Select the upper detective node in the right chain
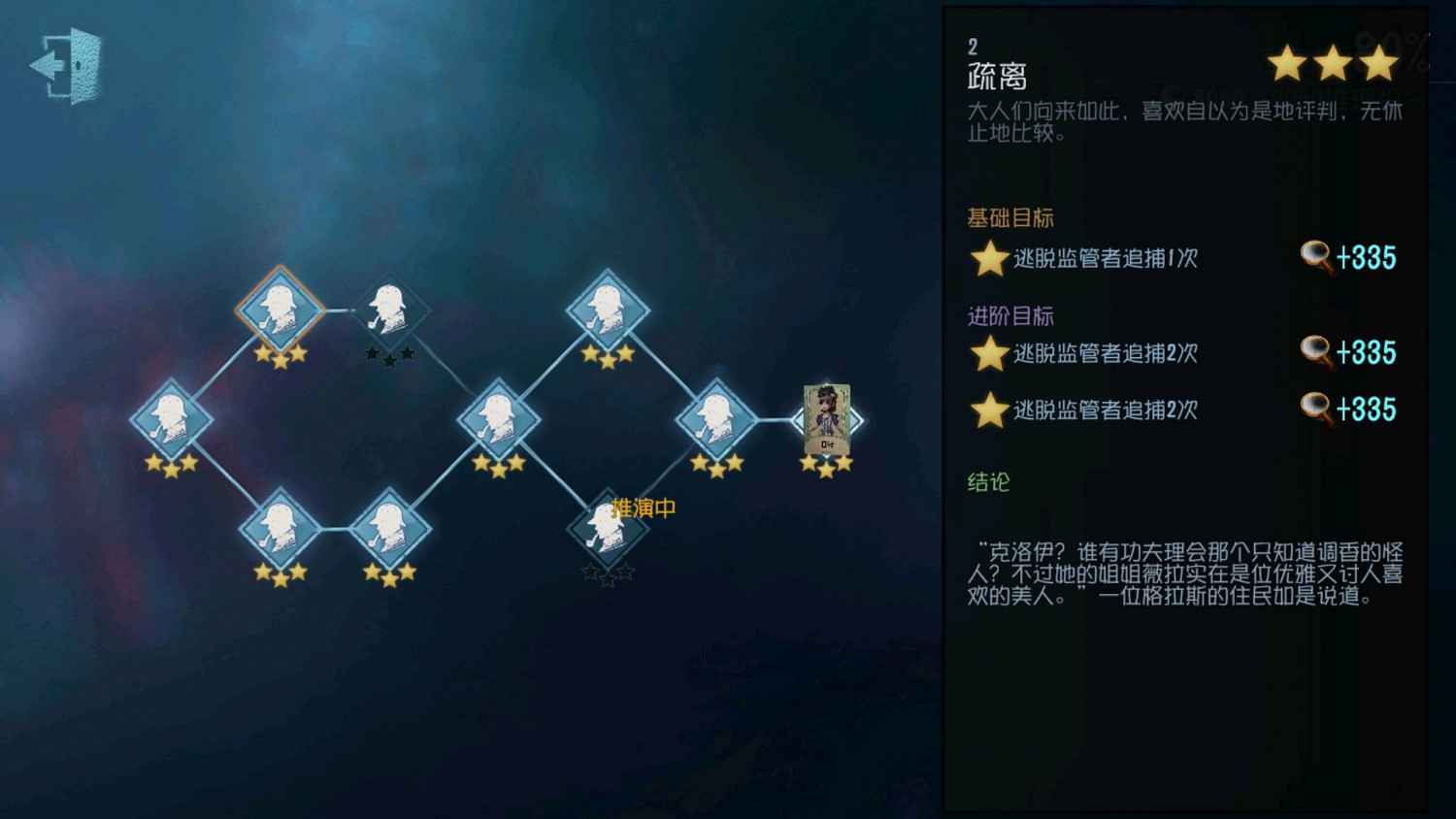 coord(609,311)
